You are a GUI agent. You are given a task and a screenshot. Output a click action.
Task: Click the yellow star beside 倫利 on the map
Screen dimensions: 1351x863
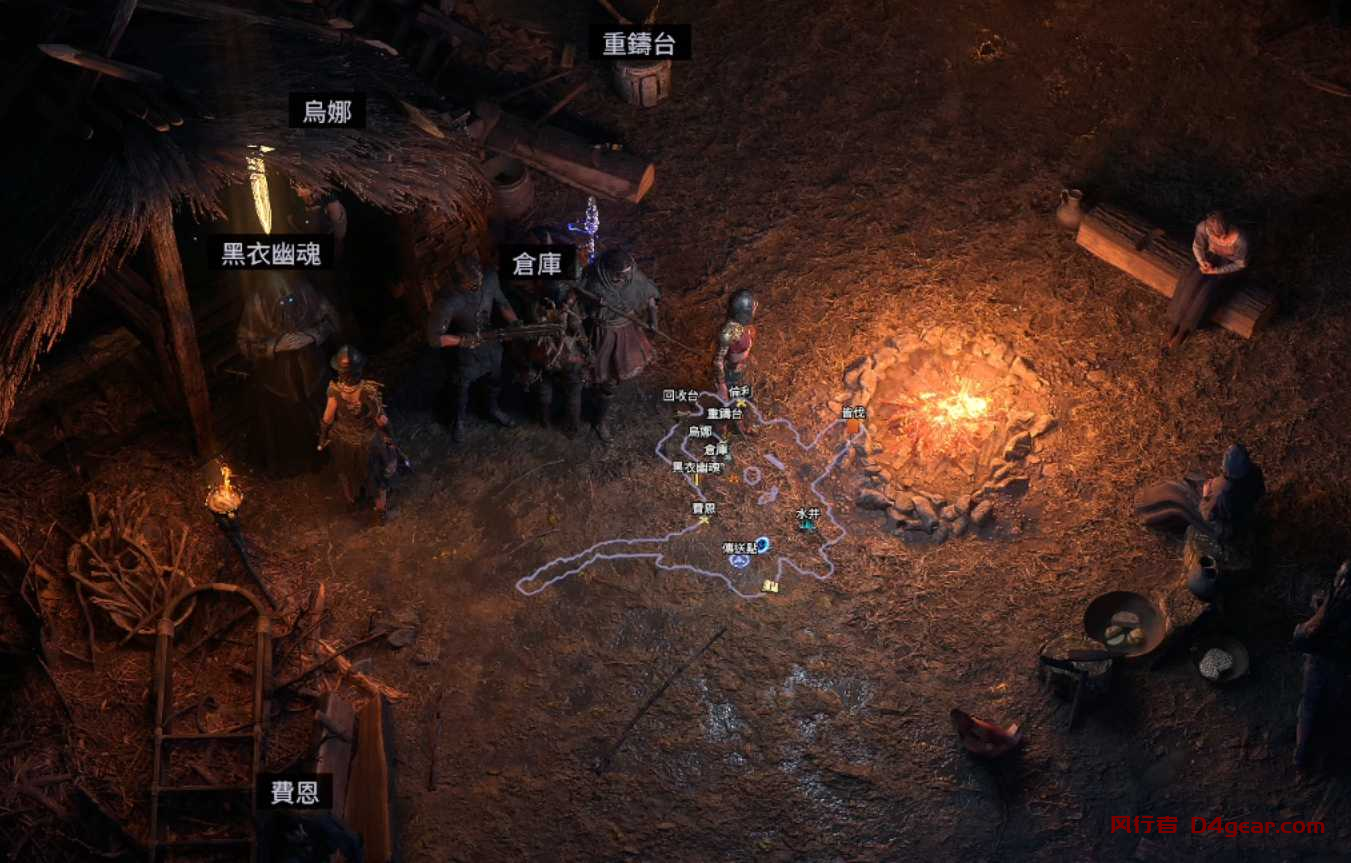740,403
